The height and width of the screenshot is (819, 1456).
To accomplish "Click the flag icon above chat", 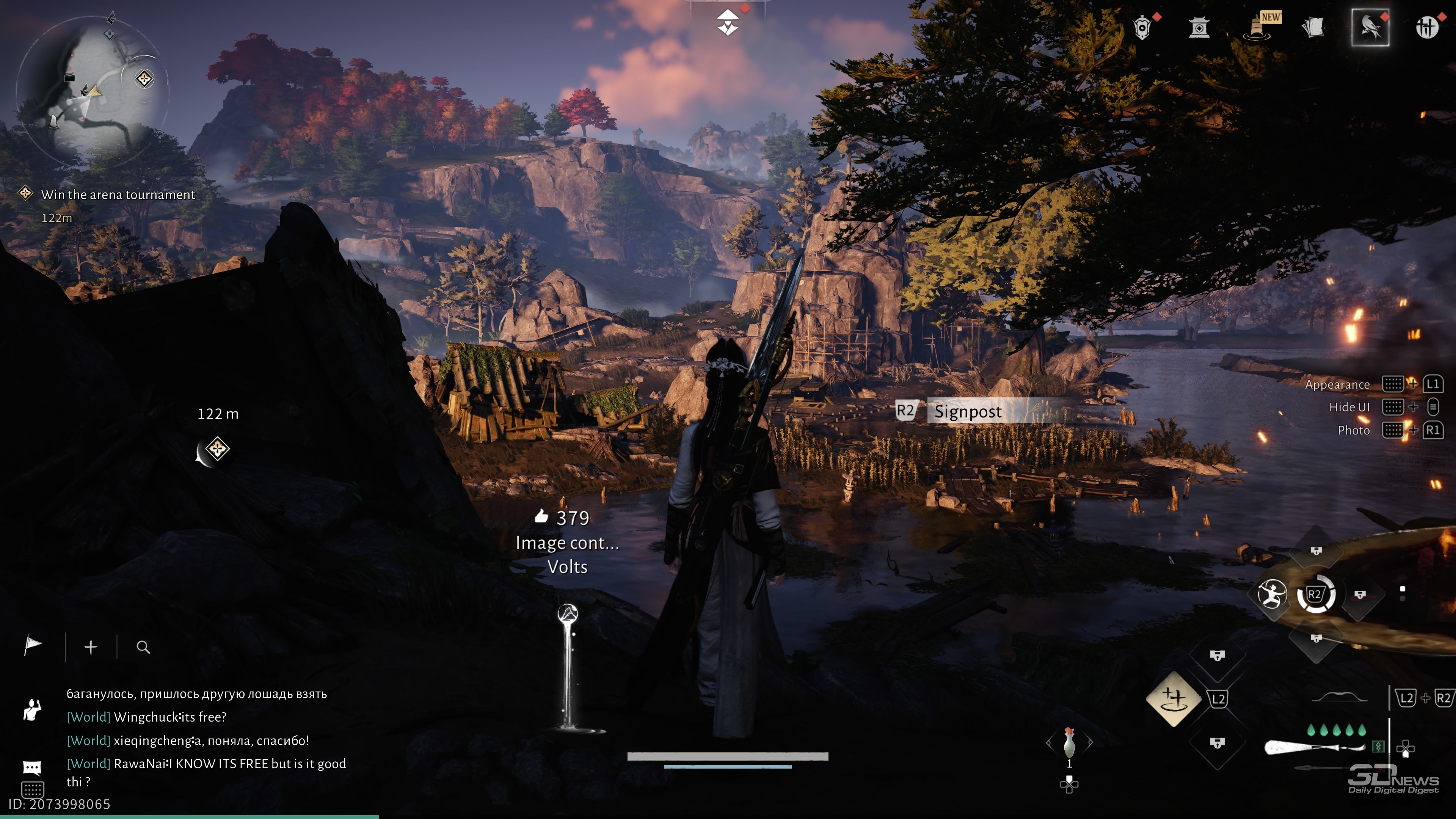I will (x=33, y=646).
